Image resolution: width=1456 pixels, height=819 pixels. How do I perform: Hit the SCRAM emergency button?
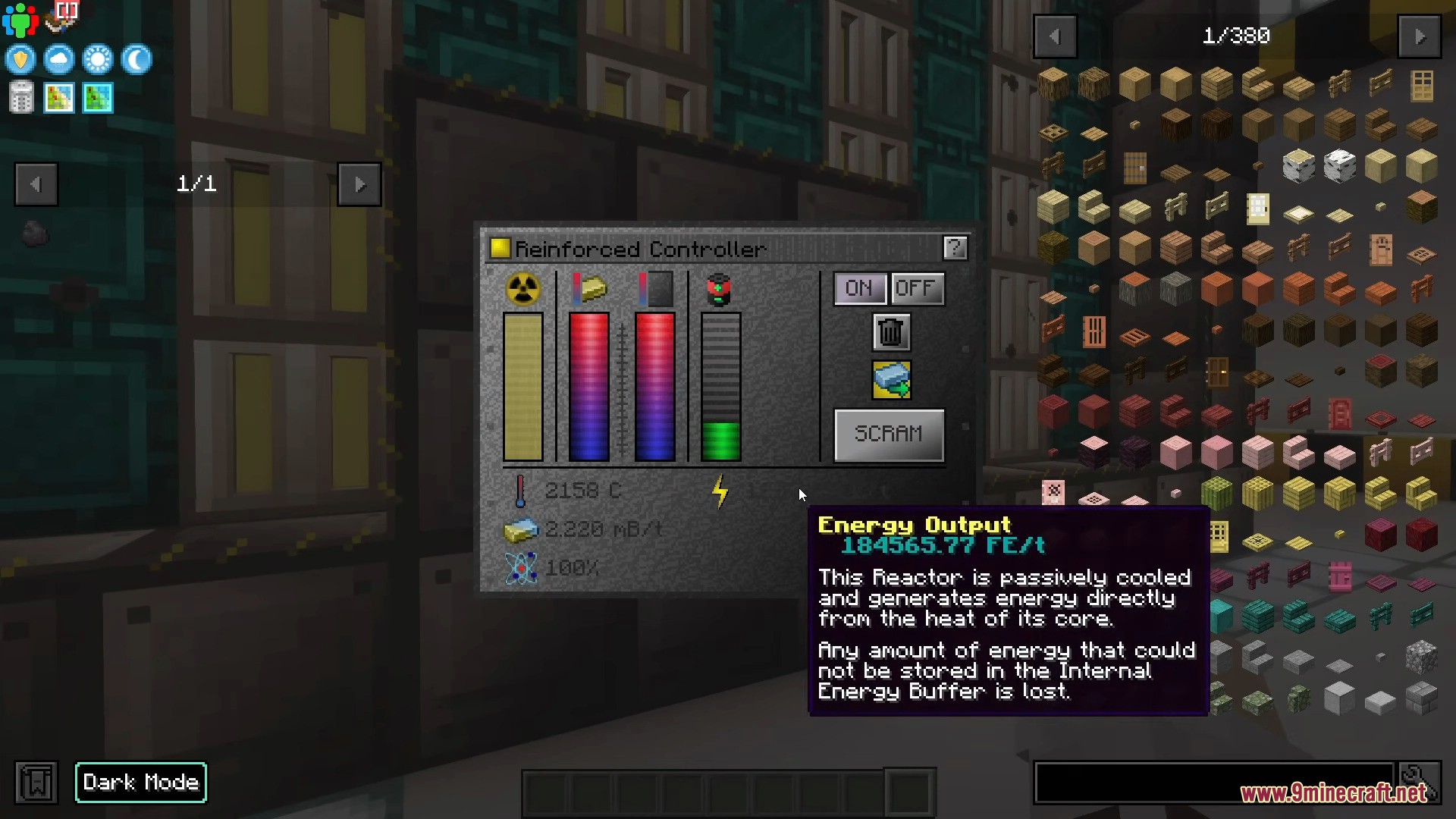click(x=889, y=435)
